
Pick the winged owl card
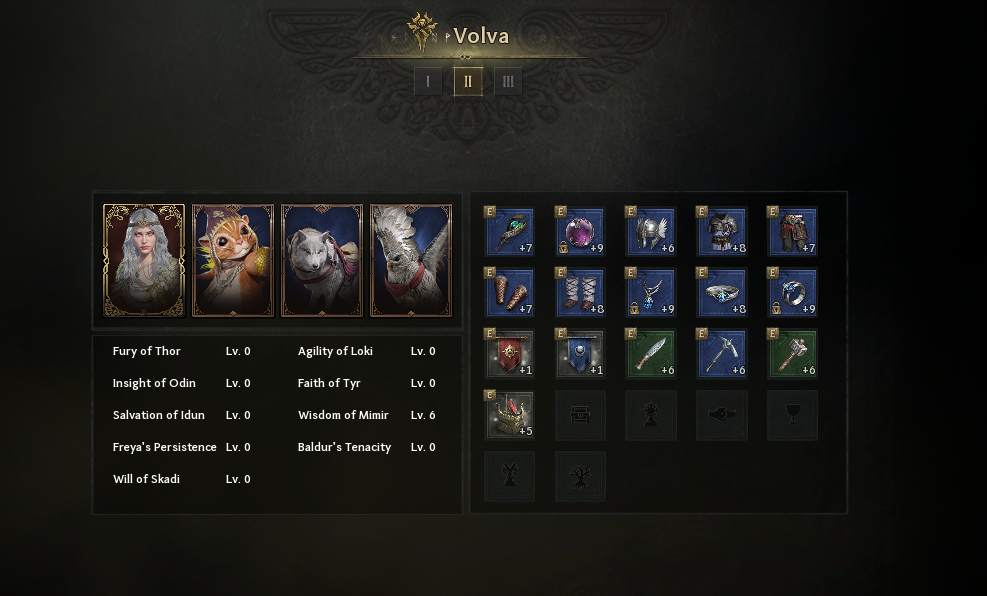411,261
